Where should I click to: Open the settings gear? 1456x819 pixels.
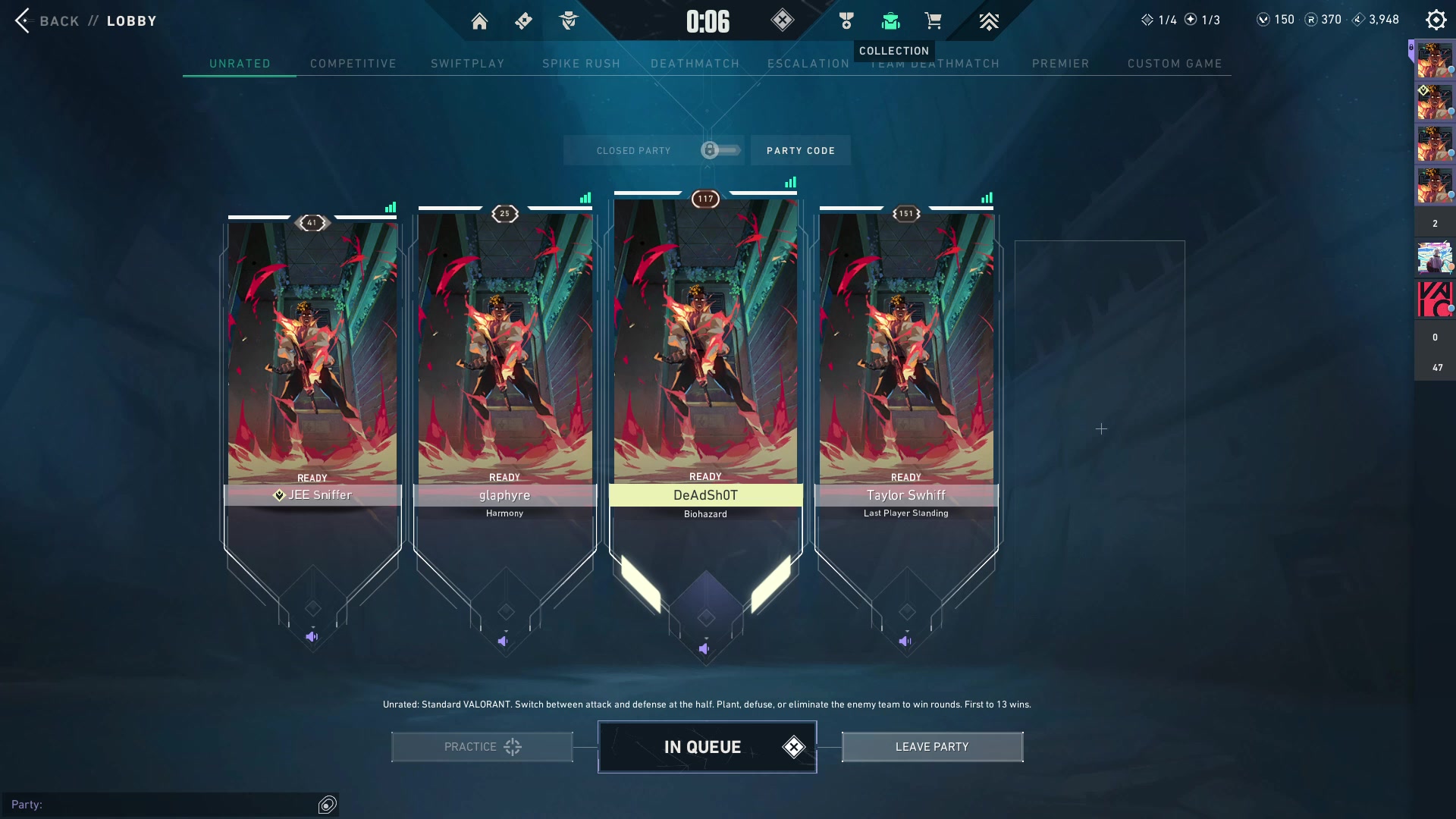[x=1436, y=20]
